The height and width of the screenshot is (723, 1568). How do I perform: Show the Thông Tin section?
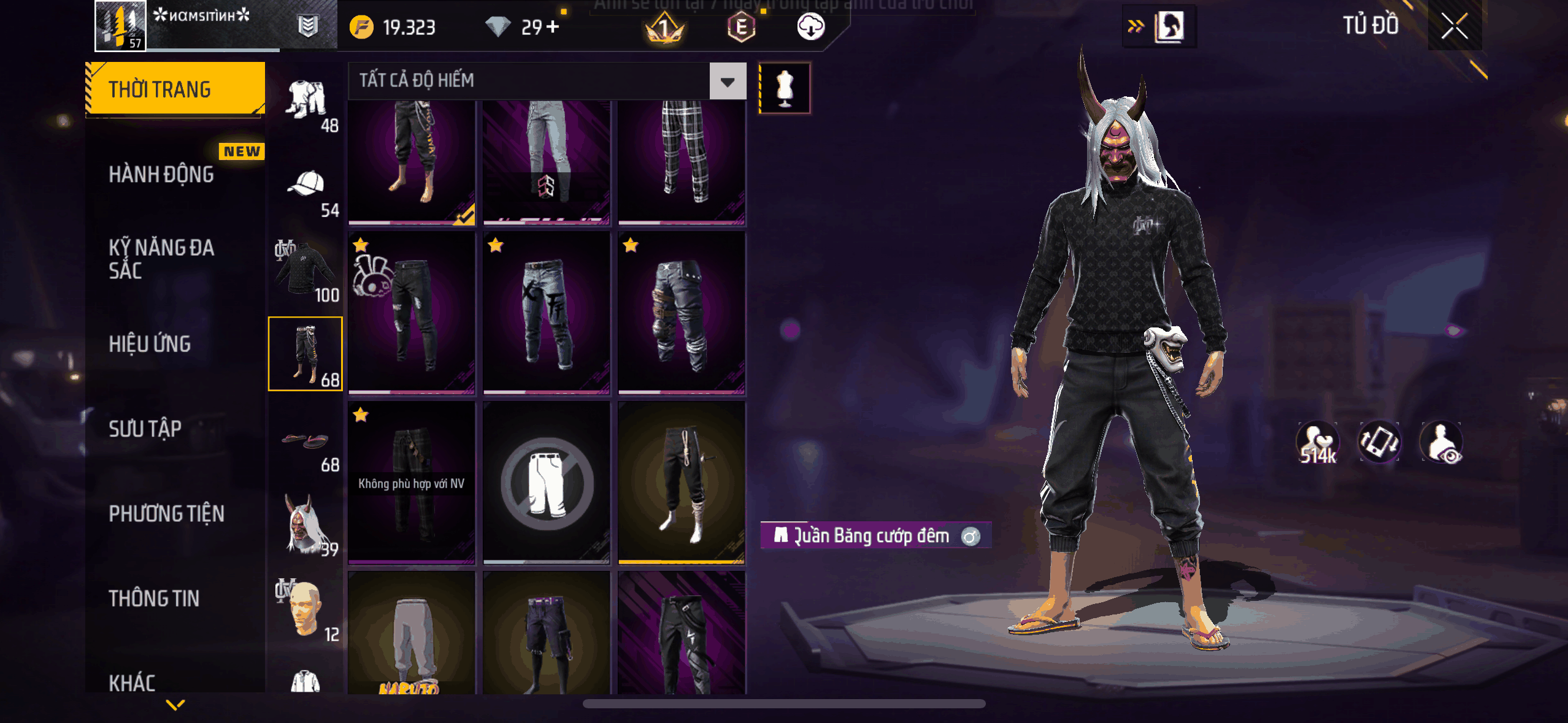tap(154, 598)
